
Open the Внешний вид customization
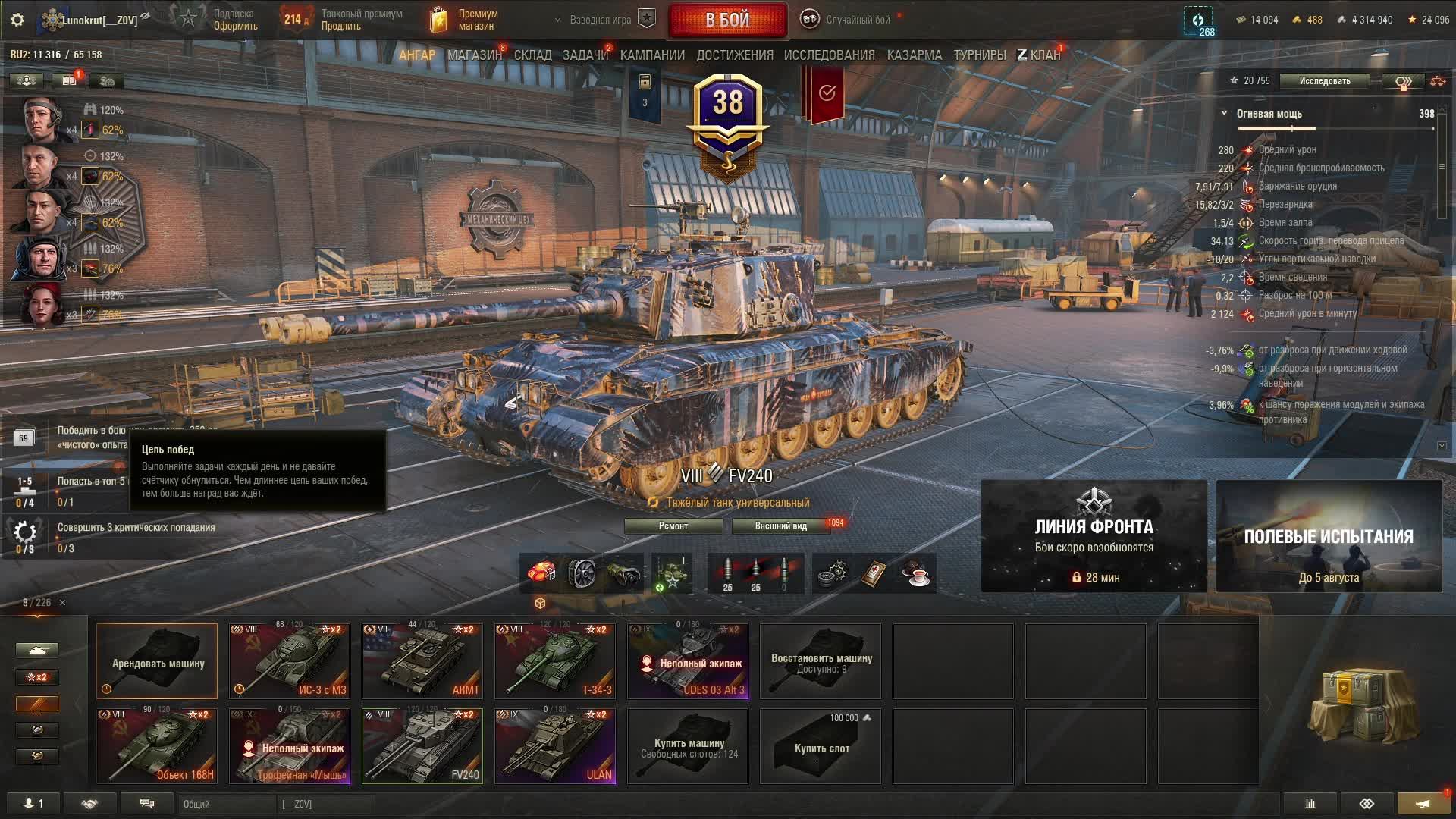coord(780,526)
